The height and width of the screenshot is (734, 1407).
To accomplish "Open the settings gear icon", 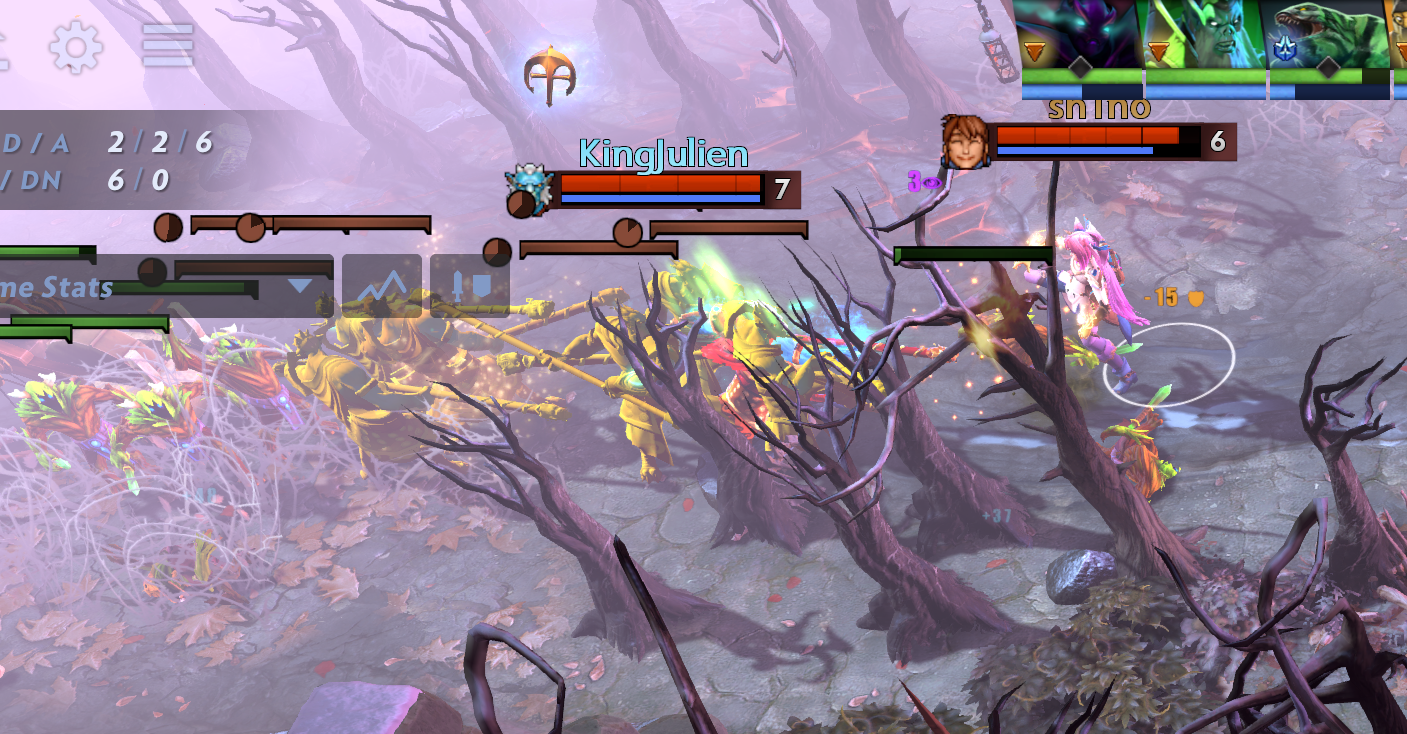I will (75, 47).
